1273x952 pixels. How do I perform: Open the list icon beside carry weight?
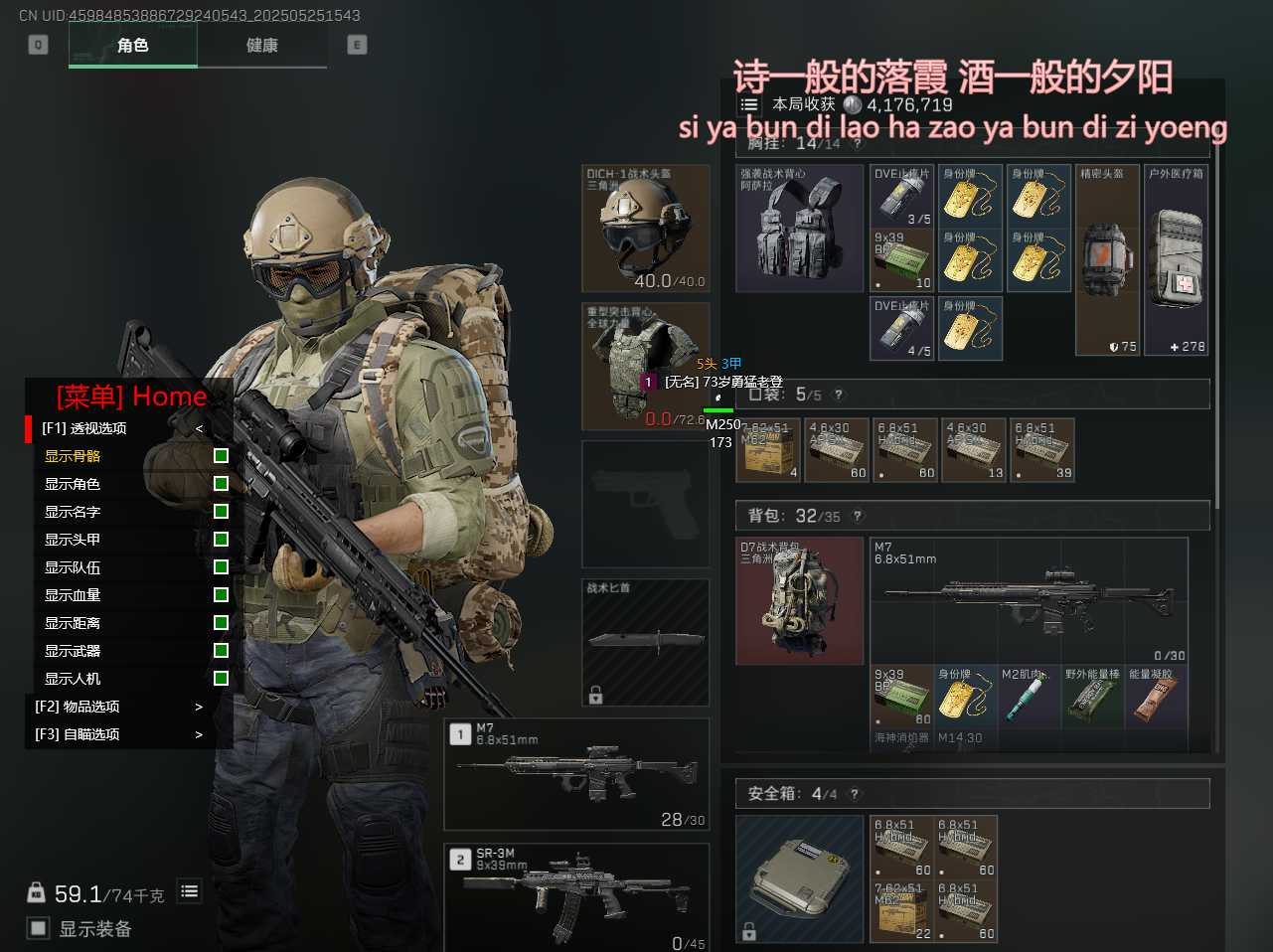[190, 891]
